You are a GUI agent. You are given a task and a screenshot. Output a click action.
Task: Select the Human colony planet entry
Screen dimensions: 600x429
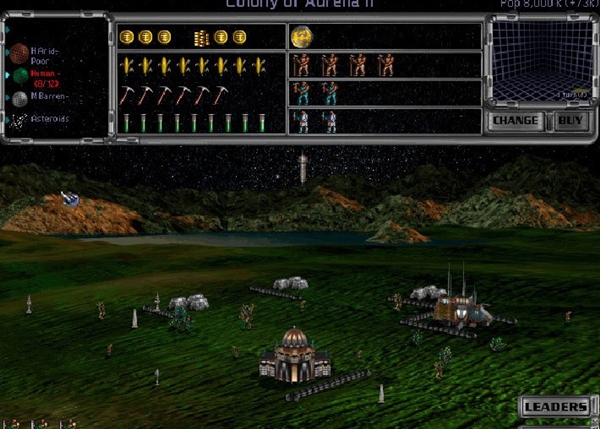[x=40, y=76]
